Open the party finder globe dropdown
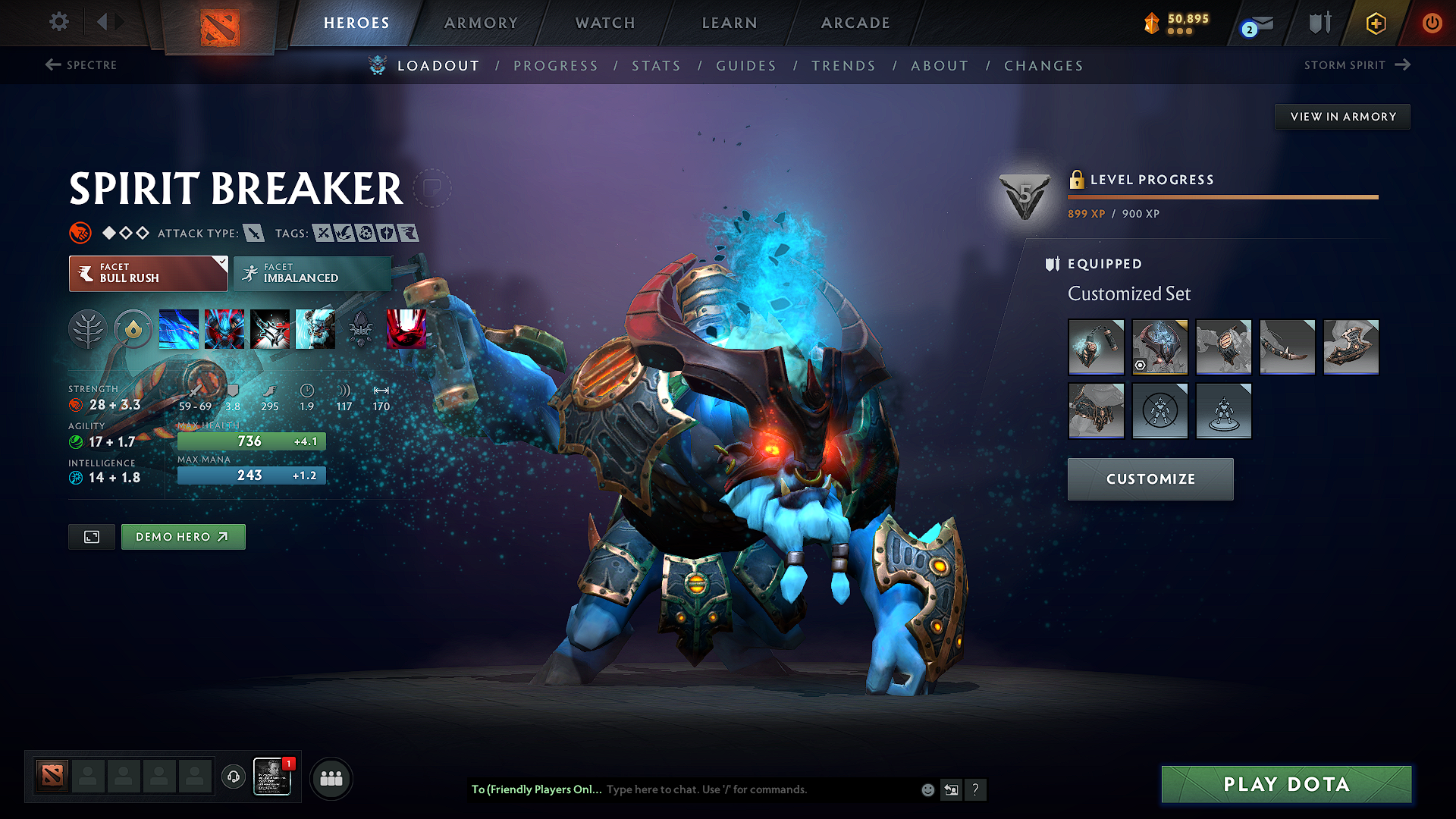 [x=331, y=777]
